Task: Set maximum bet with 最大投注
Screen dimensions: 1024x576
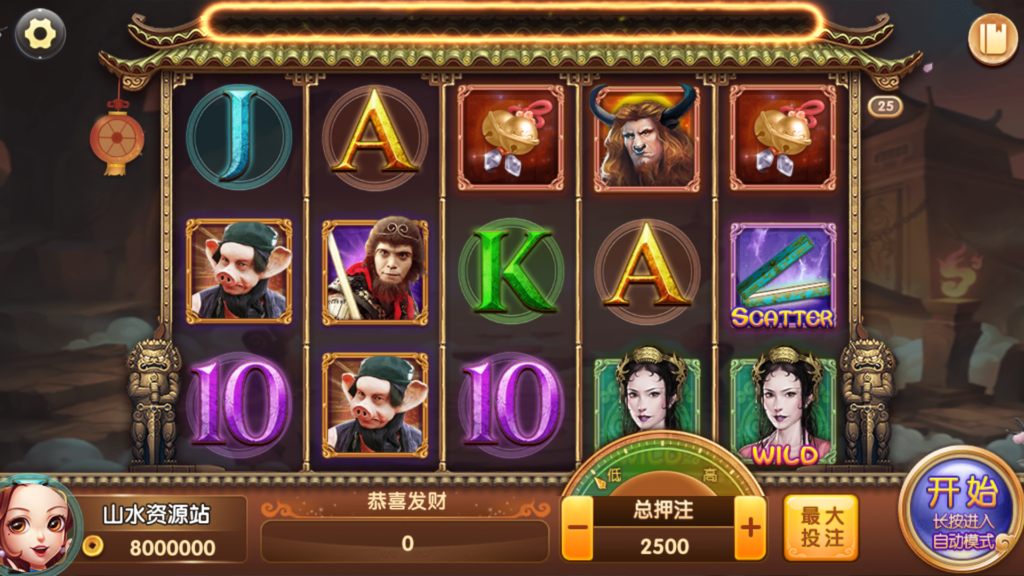Action: [821, 527]
